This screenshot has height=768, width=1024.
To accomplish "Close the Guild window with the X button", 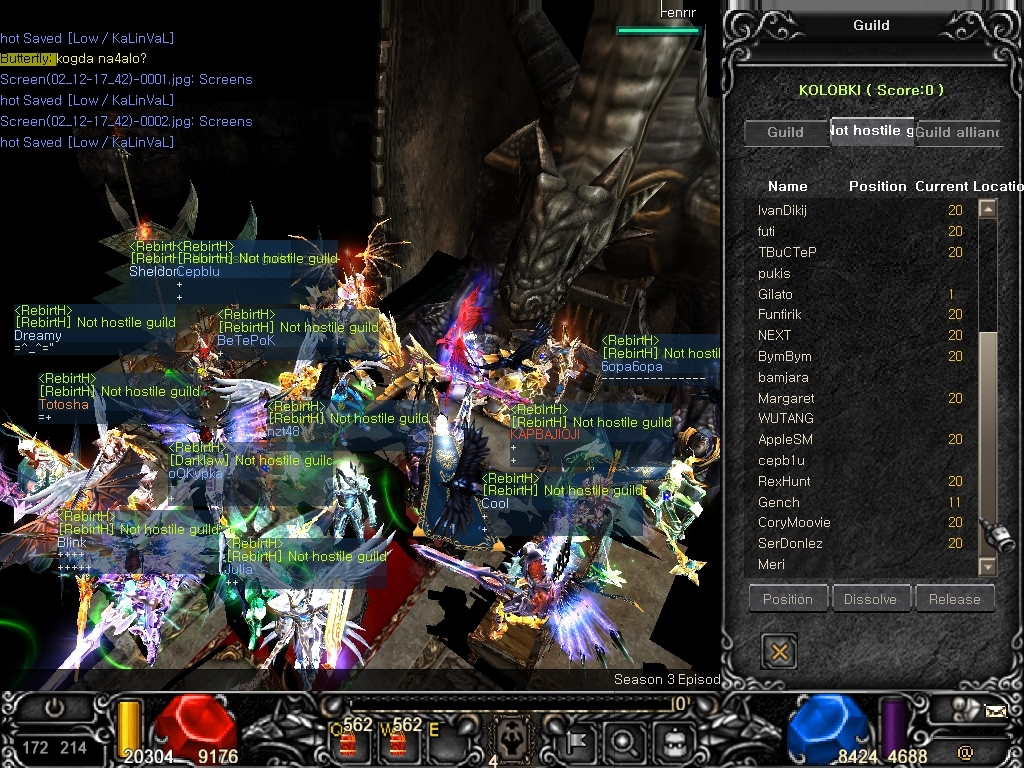I will [x=780, y=652].
